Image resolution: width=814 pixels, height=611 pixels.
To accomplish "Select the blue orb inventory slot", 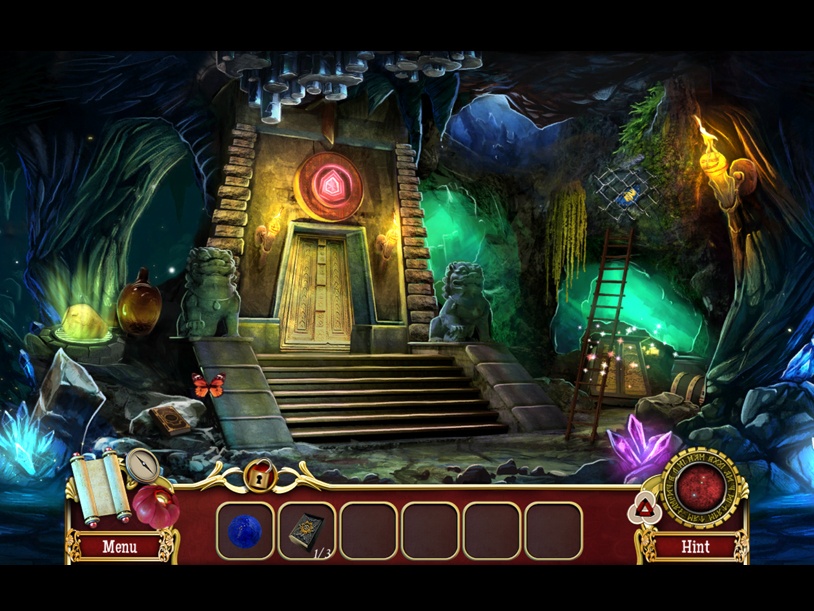I will (245, 531).
